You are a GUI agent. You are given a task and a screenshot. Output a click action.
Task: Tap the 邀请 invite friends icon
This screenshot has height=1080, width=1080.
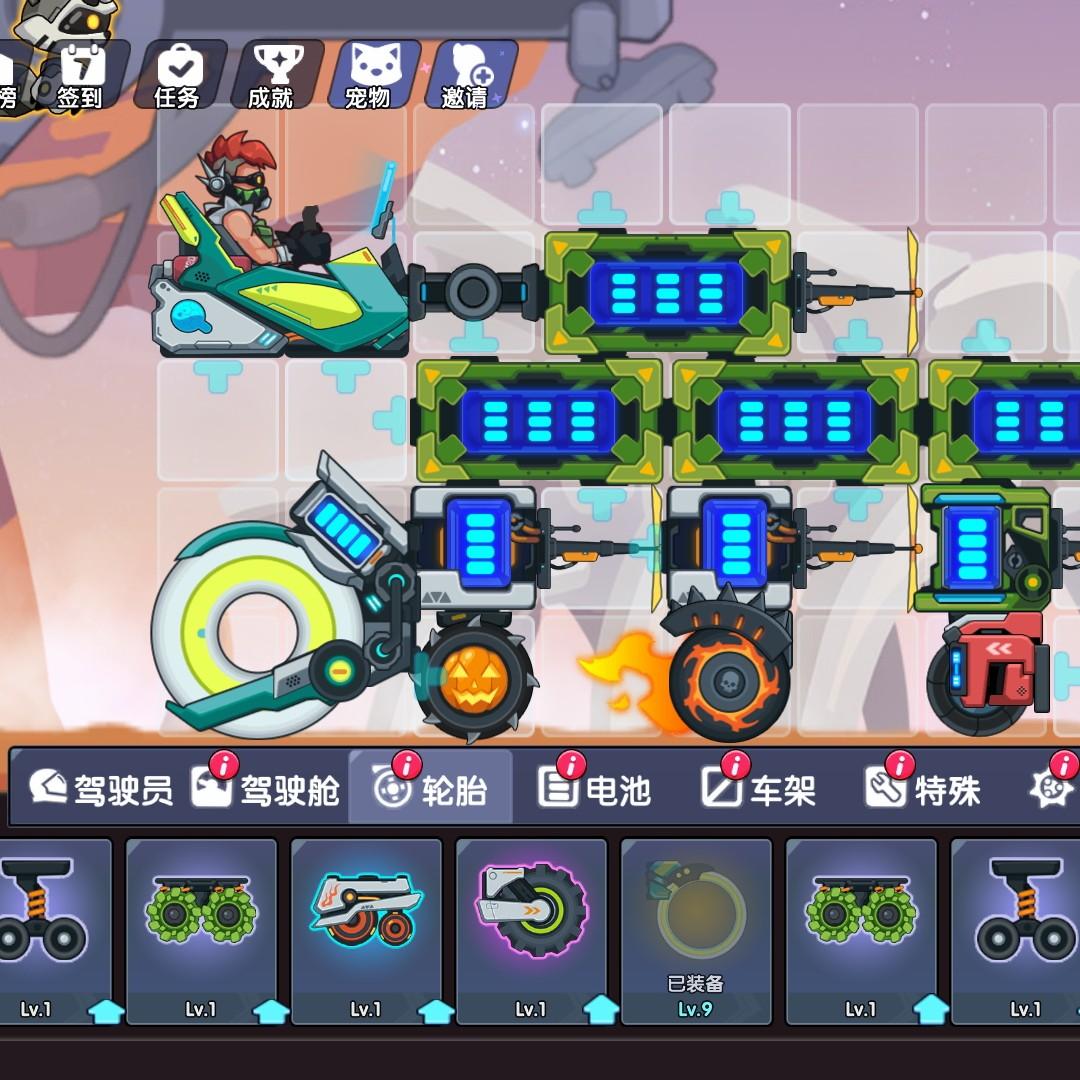point(465,75)
